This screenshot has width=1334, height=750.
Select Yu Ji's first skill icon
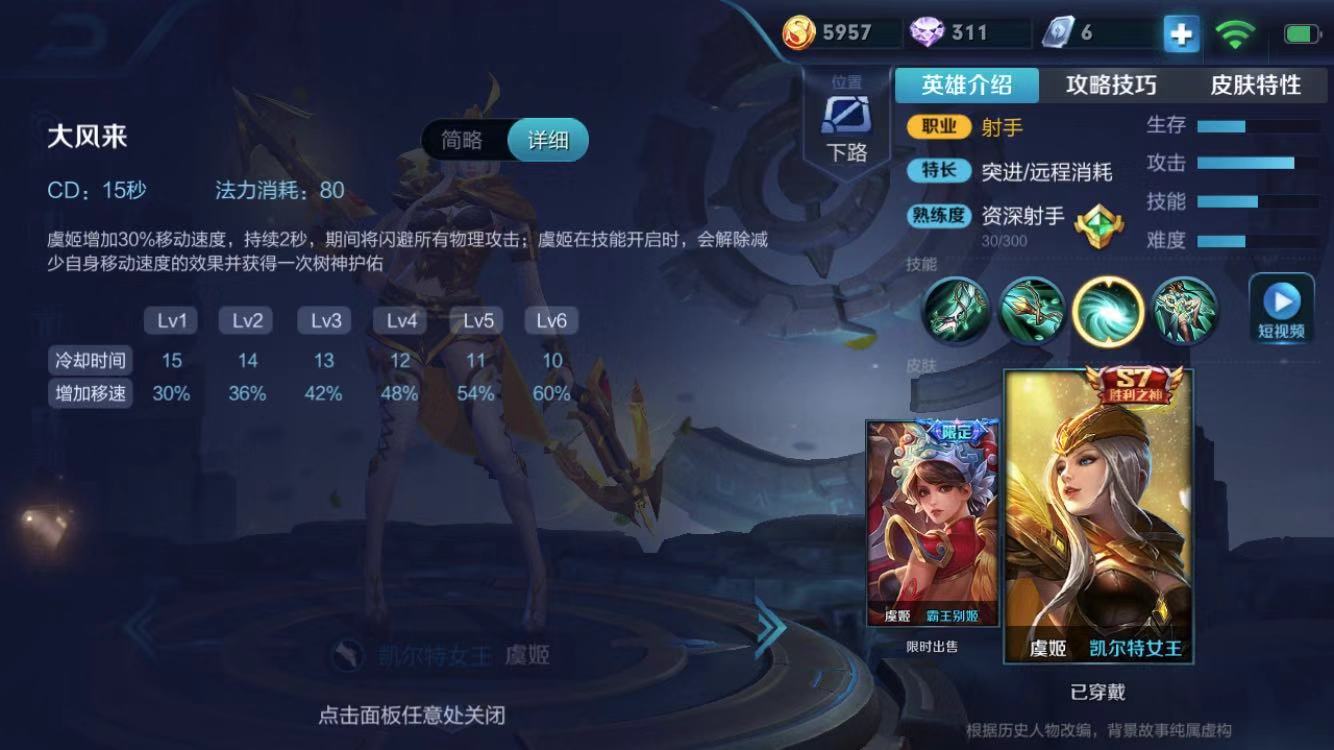tap(1031, 312)
